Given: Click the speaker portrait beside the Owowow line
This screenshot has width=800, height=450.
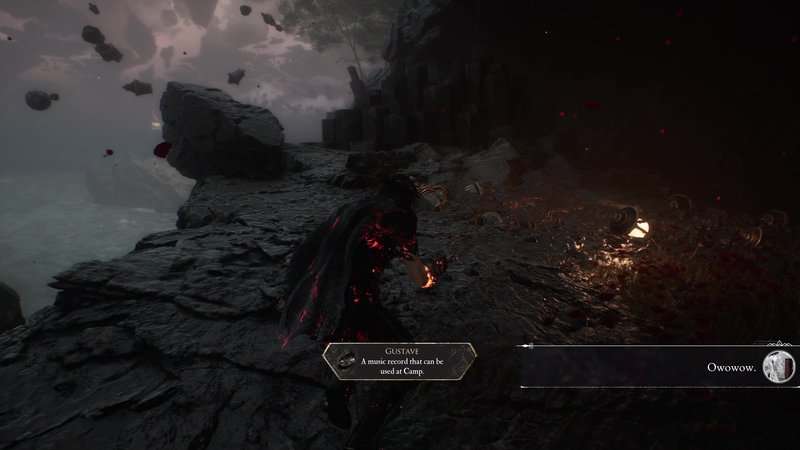Looking at the screenshot, I should (x=777, y=367).
